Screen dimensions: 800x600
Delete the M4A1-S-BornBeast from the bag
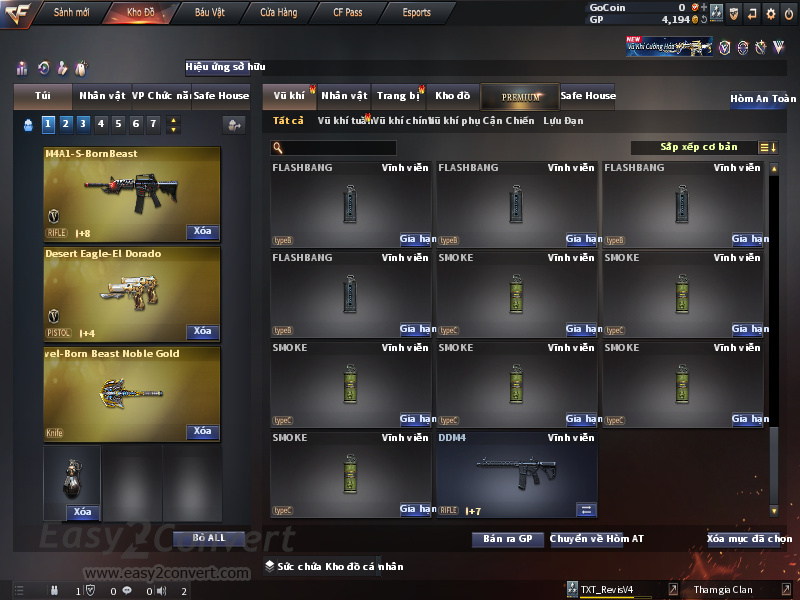(202, 232)
